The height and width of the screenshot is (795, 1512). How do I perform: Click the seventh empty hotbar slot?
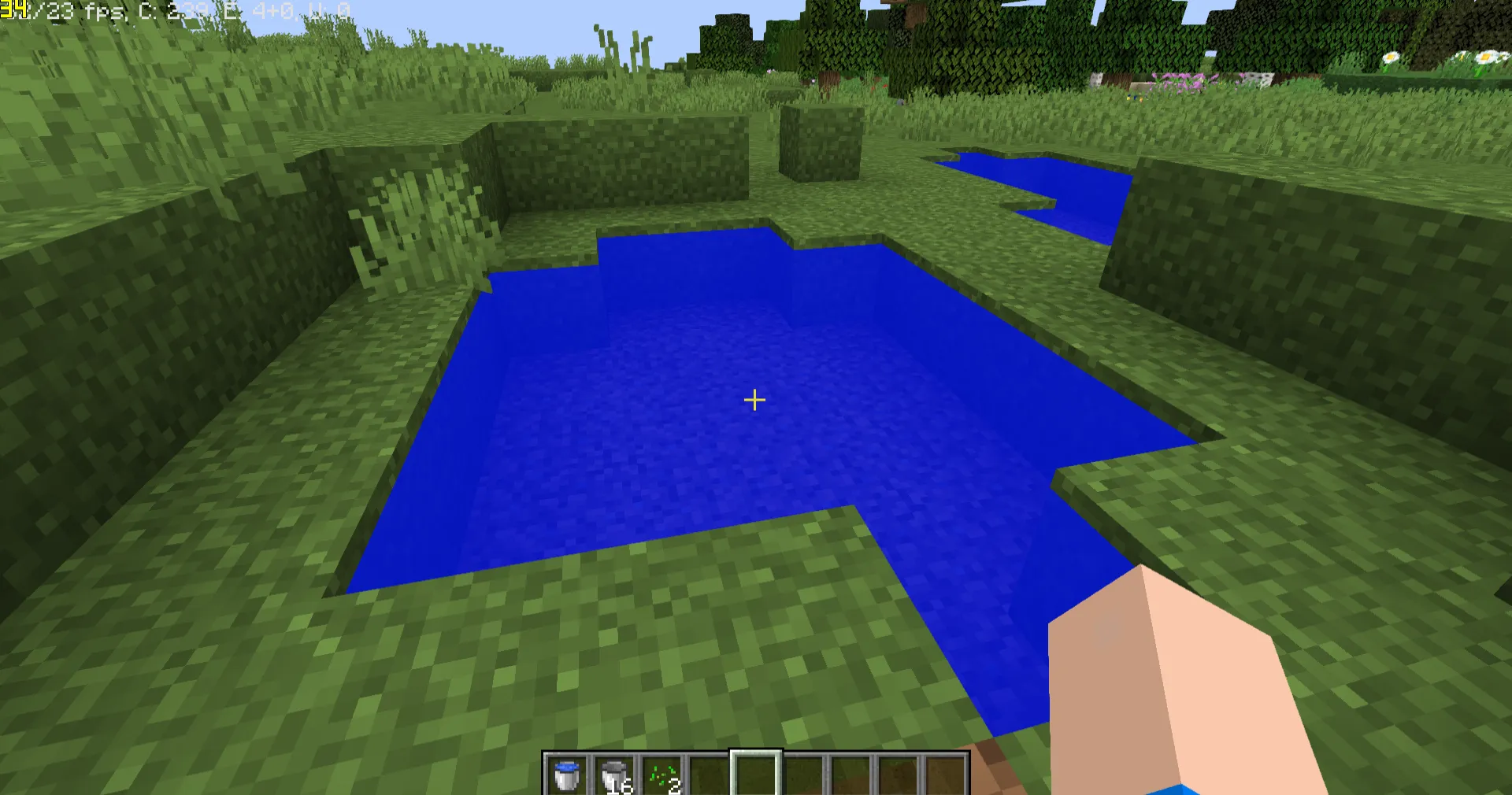click(850, 773)
